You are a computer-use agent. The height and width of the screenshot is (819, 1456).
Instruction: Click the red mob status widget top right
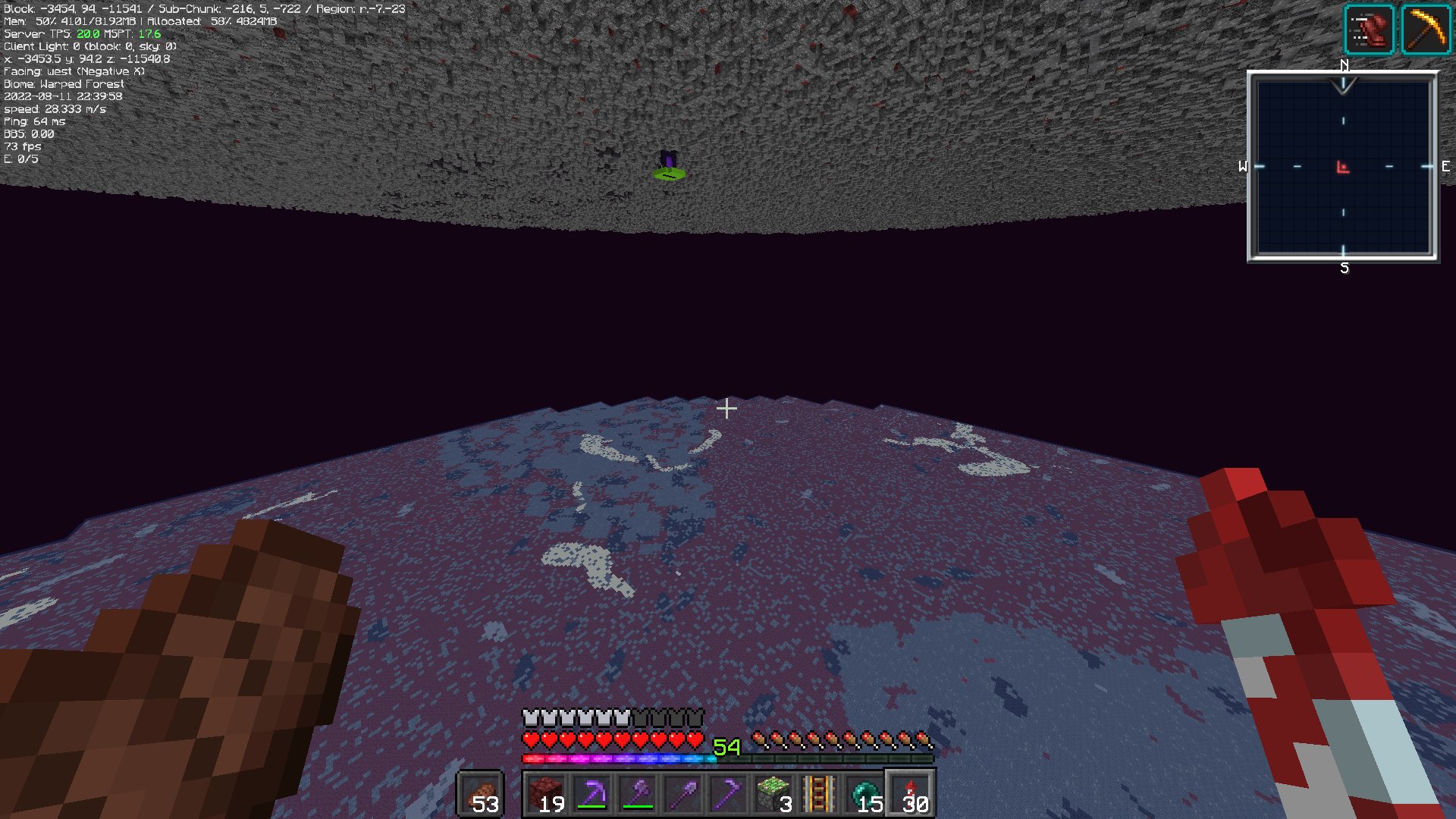click(1370, 28)
